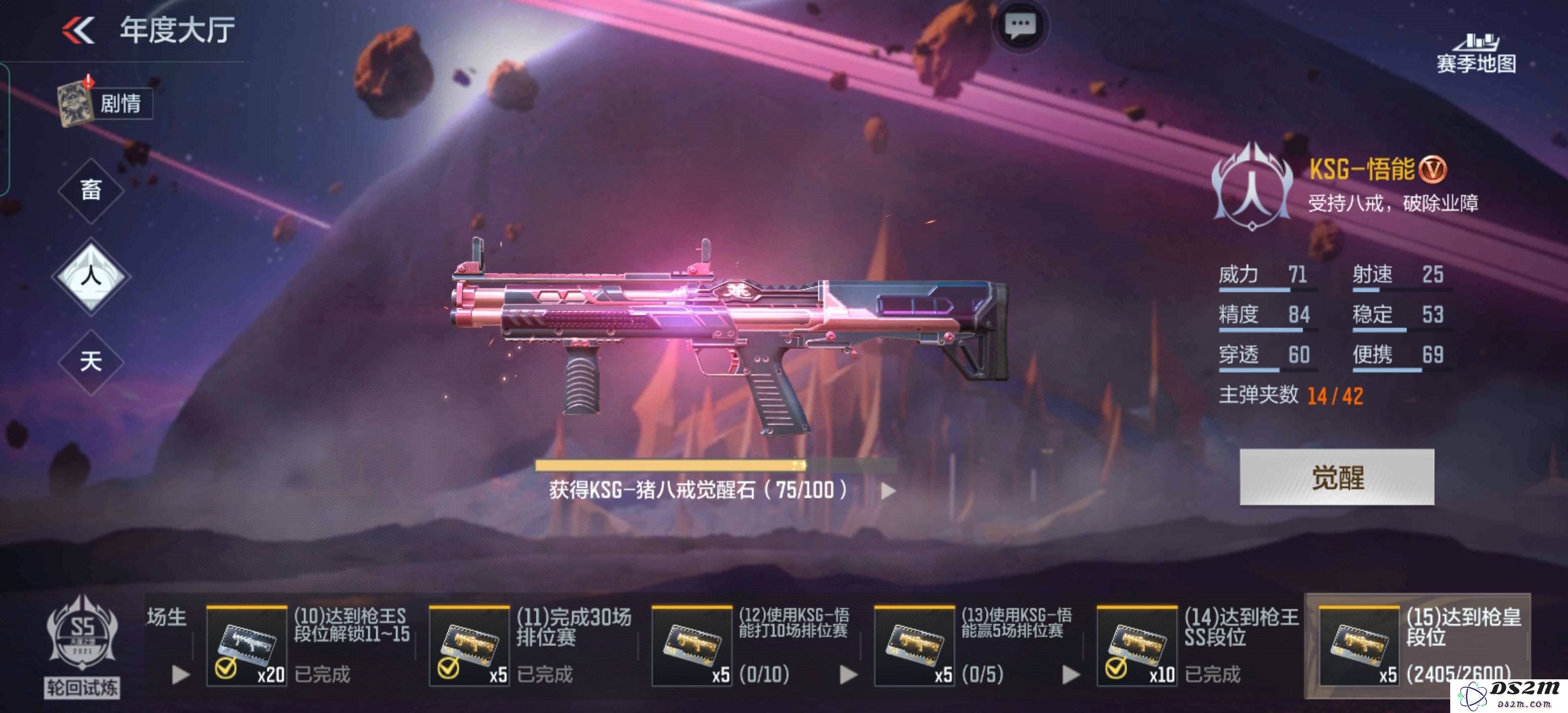Go back from 年度大厅 screen
Screen dimensions: 1568x713
click(79, 30)
